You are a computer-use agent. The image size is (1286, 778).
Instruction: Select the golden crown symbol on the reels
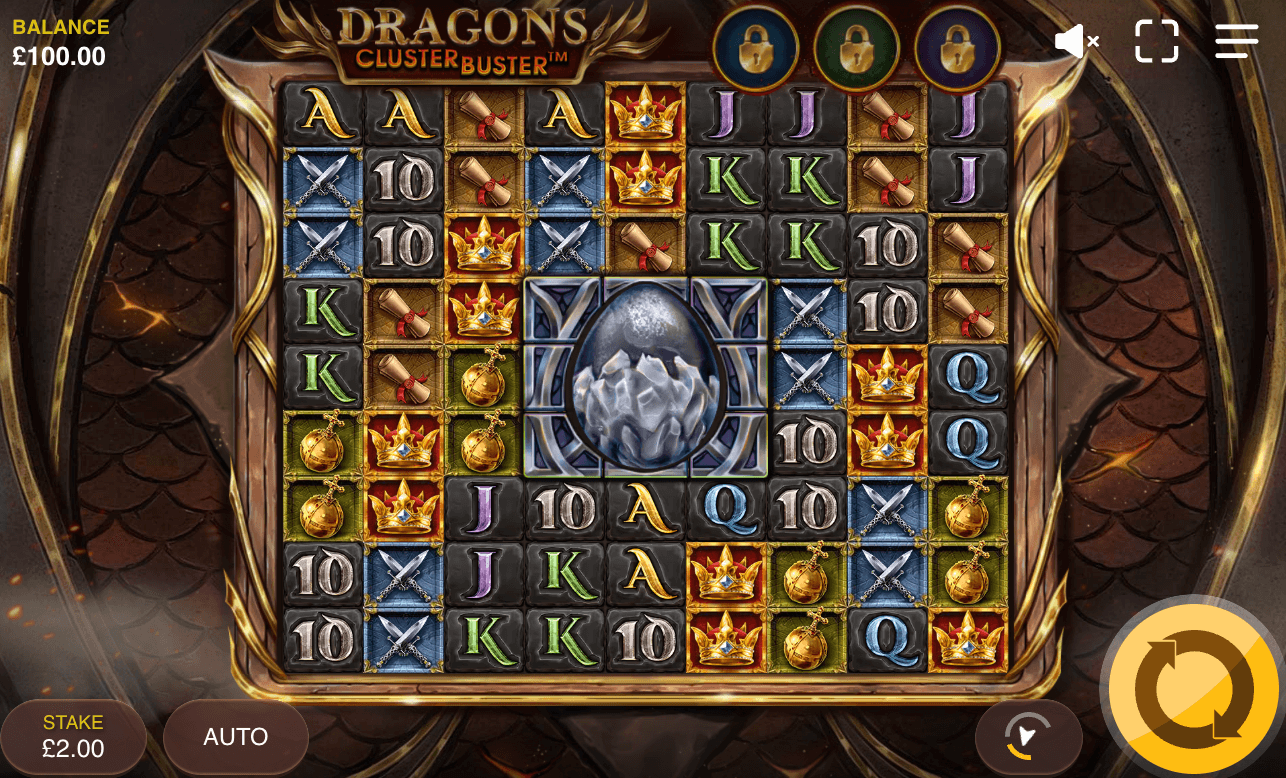pyautogui.click(x=646, y=115)
